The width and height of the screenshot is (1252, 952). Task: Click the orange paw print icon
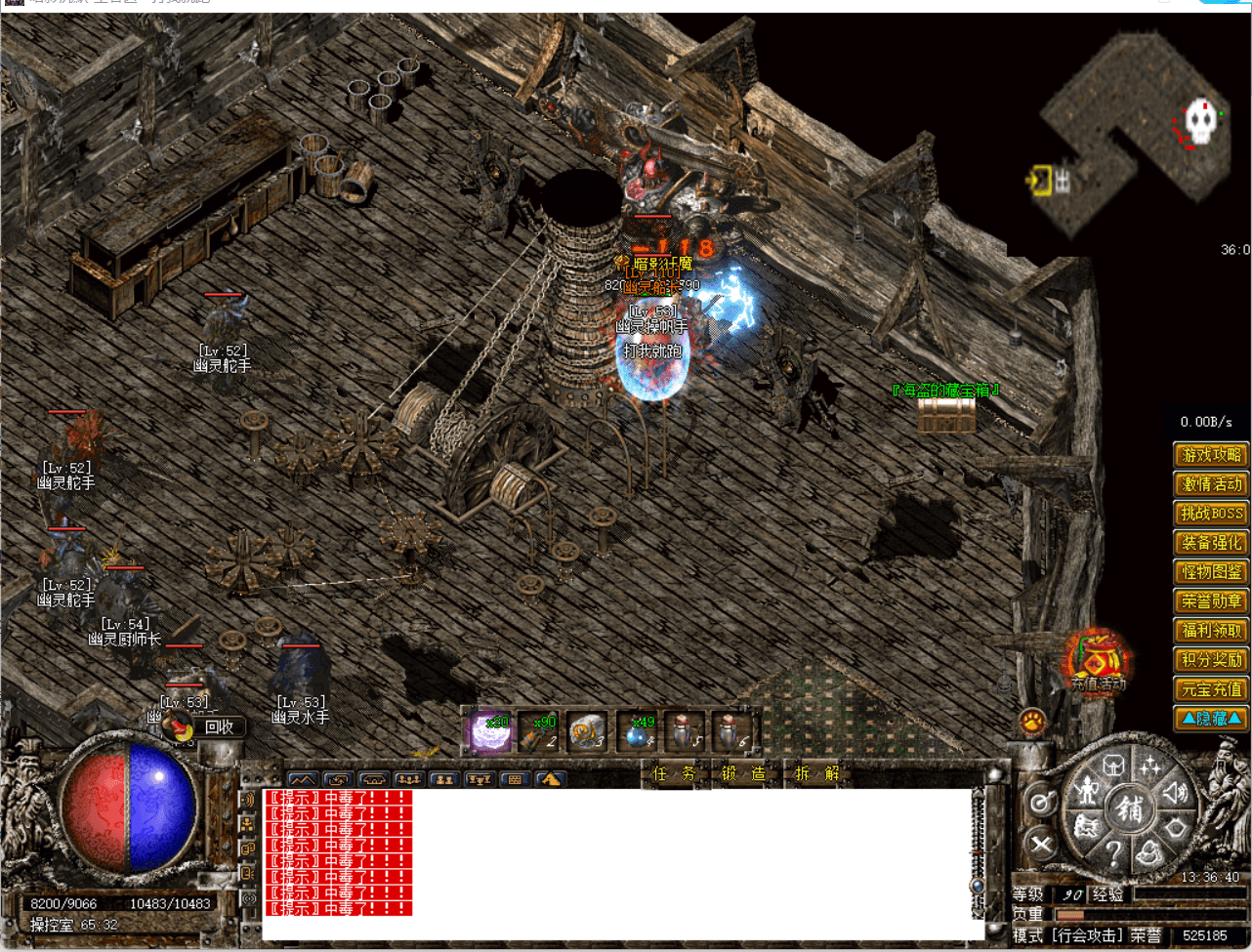1032,723
